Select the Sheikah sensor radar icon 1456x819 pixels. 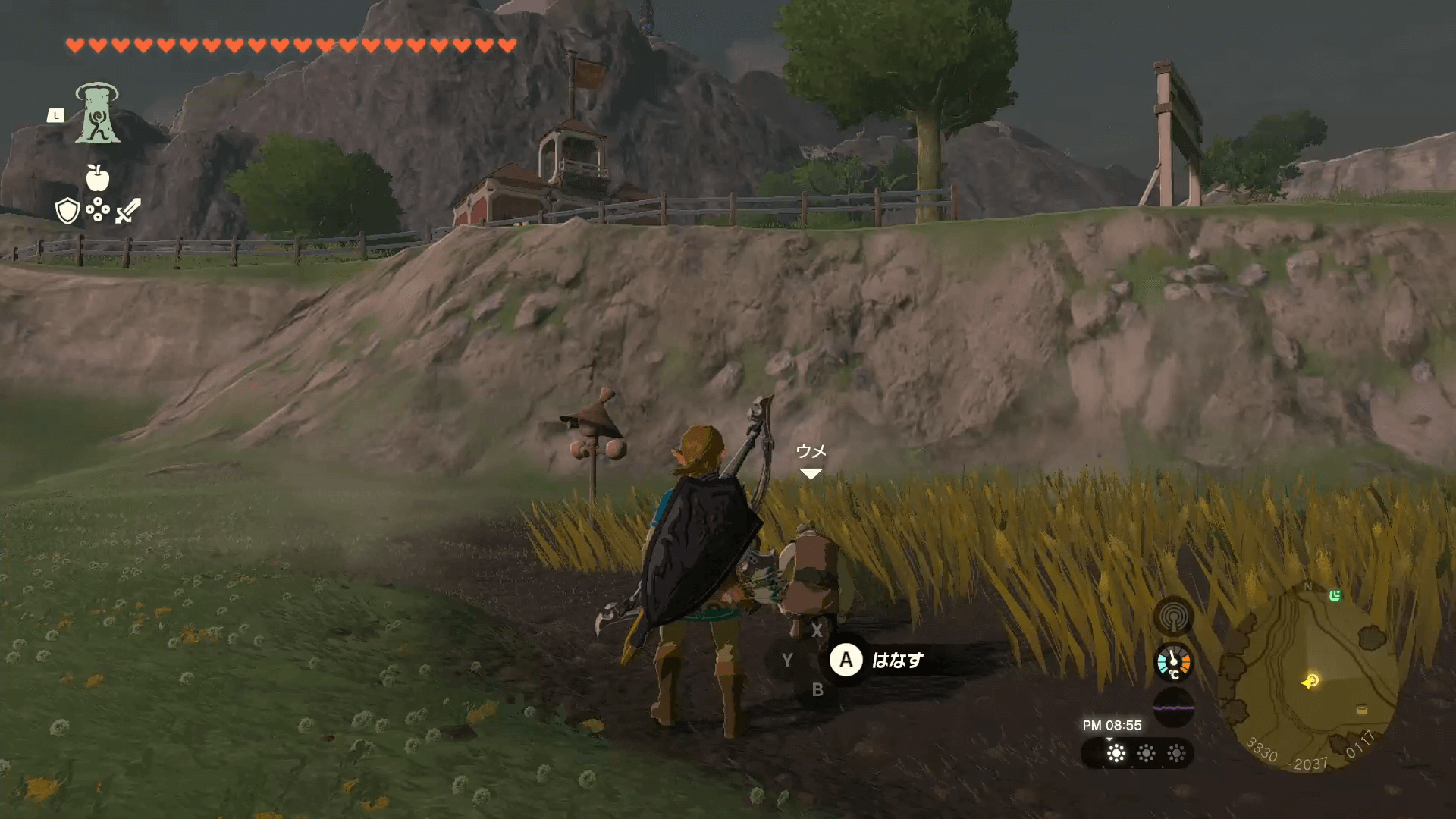point(1173,617)
